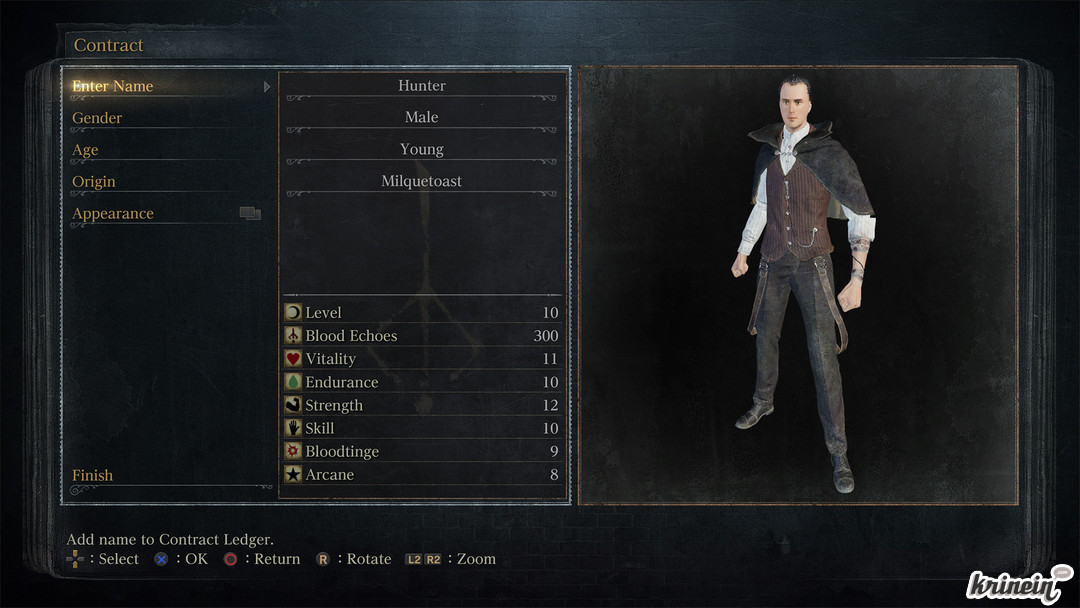
Task: Change the Male gender value
Action: point(422,118)
